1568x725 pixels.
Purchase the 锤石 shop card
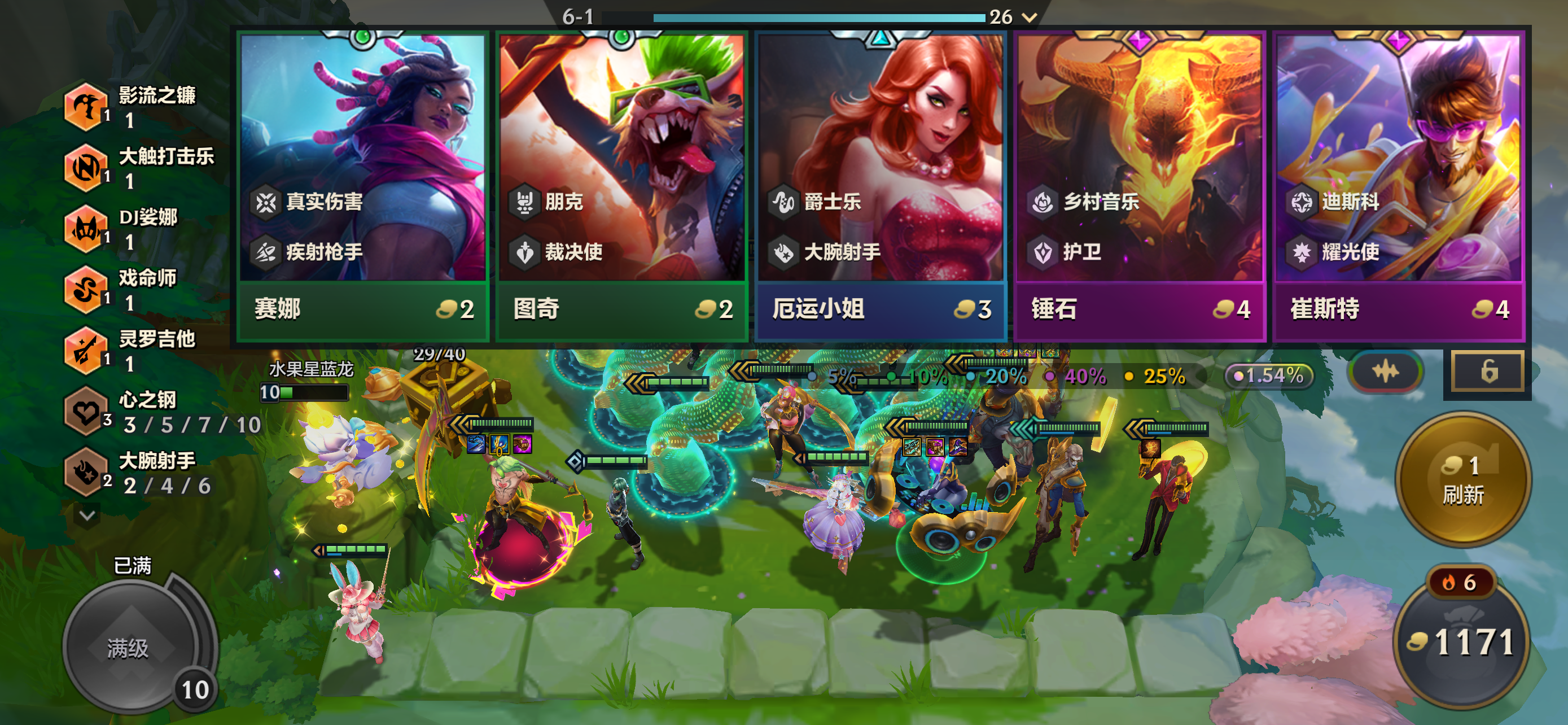pyautogui.click(x=1139, y=182)
